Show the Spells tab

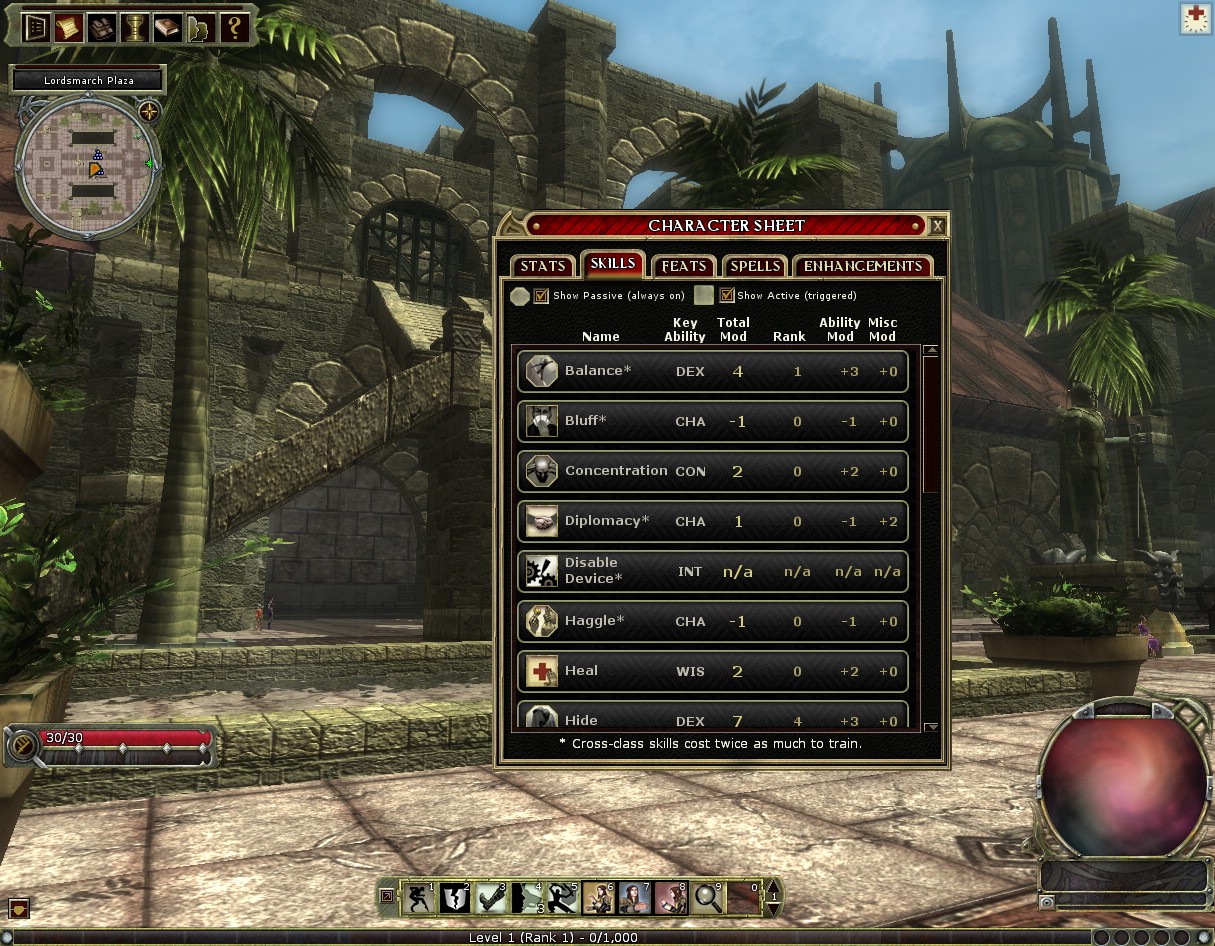tap(755, 266)
